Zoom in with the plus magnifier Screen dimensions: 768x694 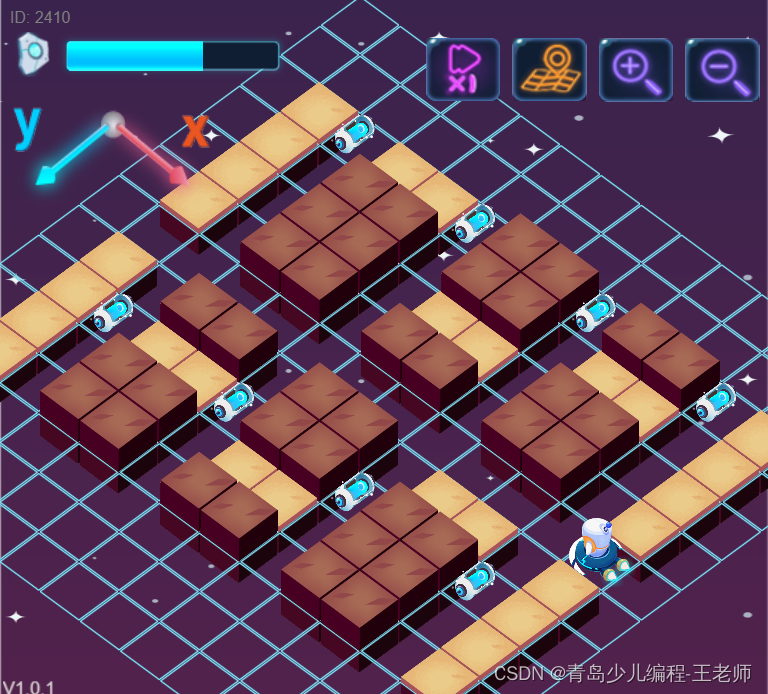635,69
